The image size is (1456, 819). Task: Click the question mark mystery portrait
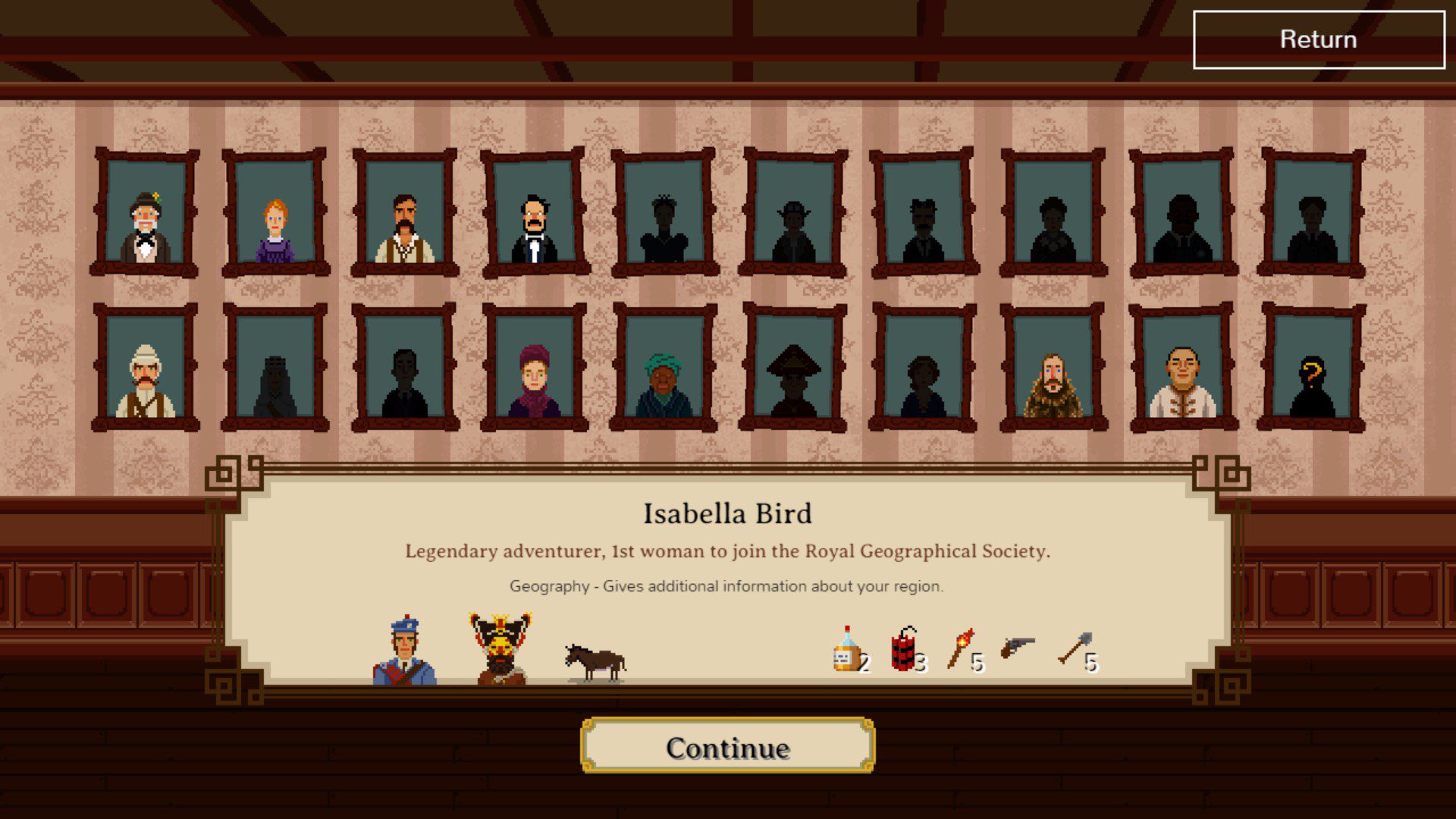[x=1312, y=369]
